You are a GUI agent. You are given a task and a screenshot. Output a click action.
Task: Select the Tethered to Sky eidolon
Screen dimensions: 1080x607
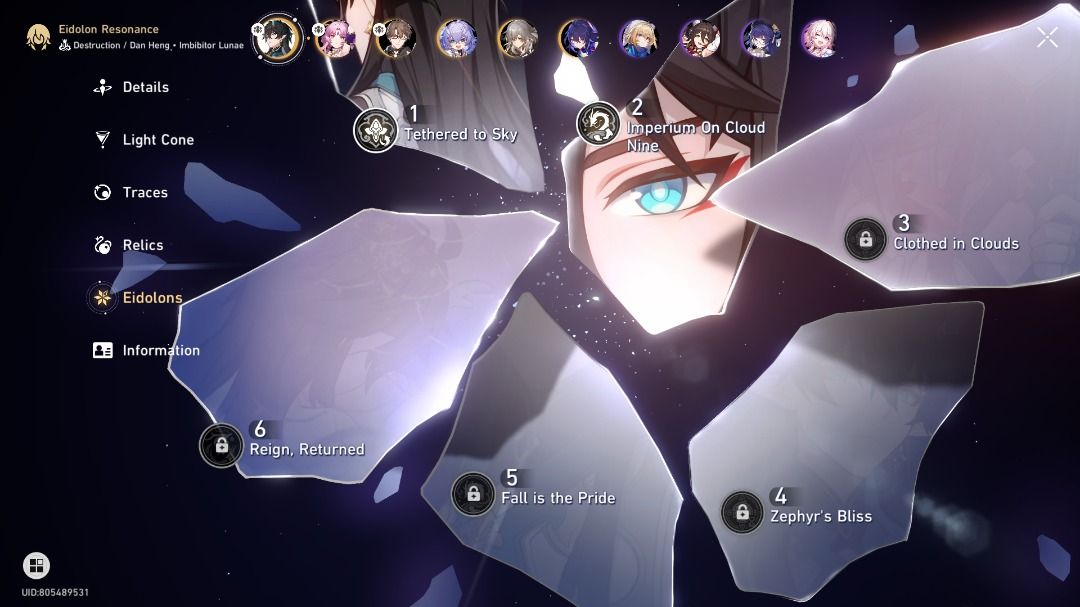point(376,131)
